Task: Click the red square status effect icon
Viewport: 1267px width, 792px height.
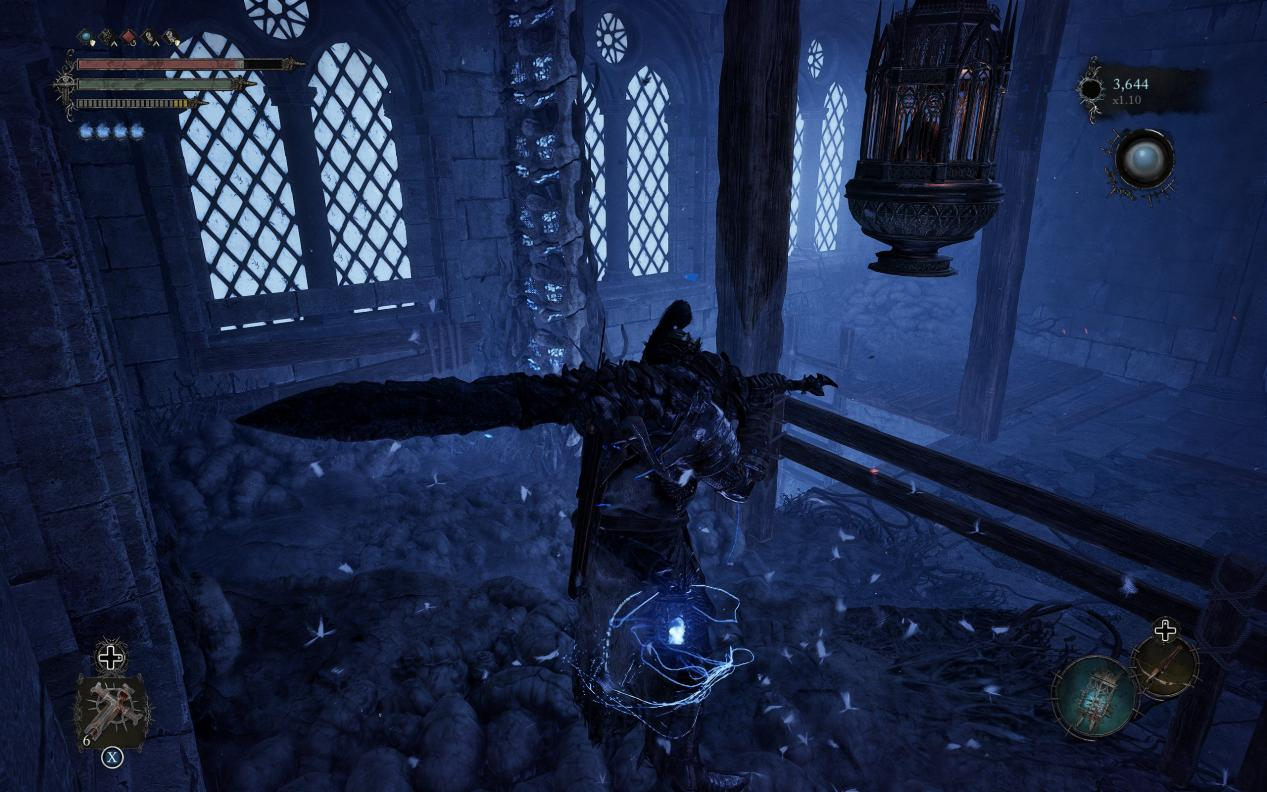Action: click(128, 38)
